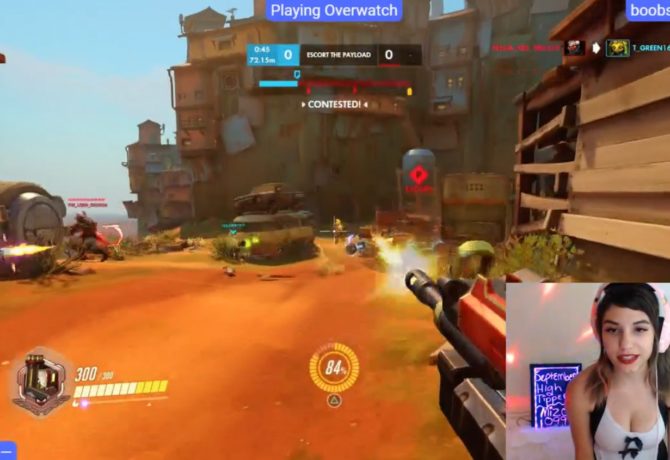Screen dimensions: 670x460
Task: Click the blue minus button in the corner
Action: pos(5,452)
